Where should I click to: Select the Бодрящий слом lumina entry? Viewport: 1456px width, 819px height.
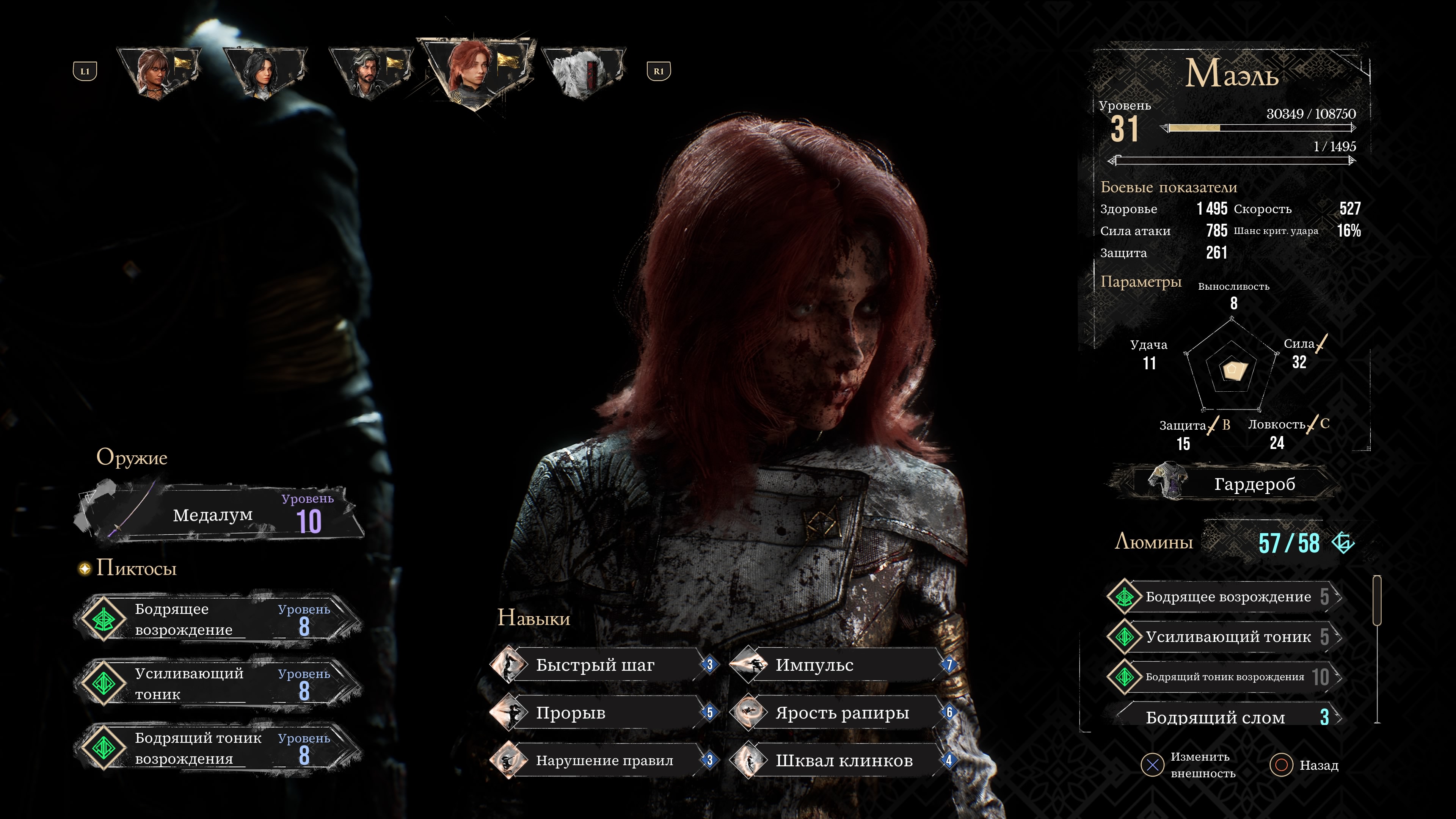click(1224, 717)
